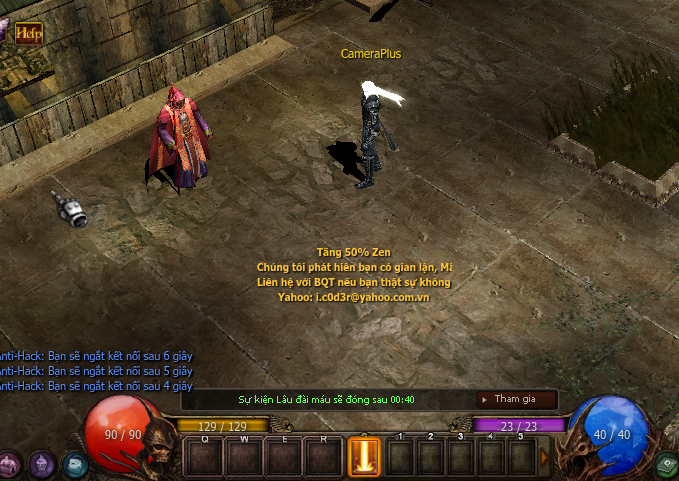The image size is (679, 481).
Task: Select the E hotkey slot
Action: pyautogui.click(x=284, y=458)
